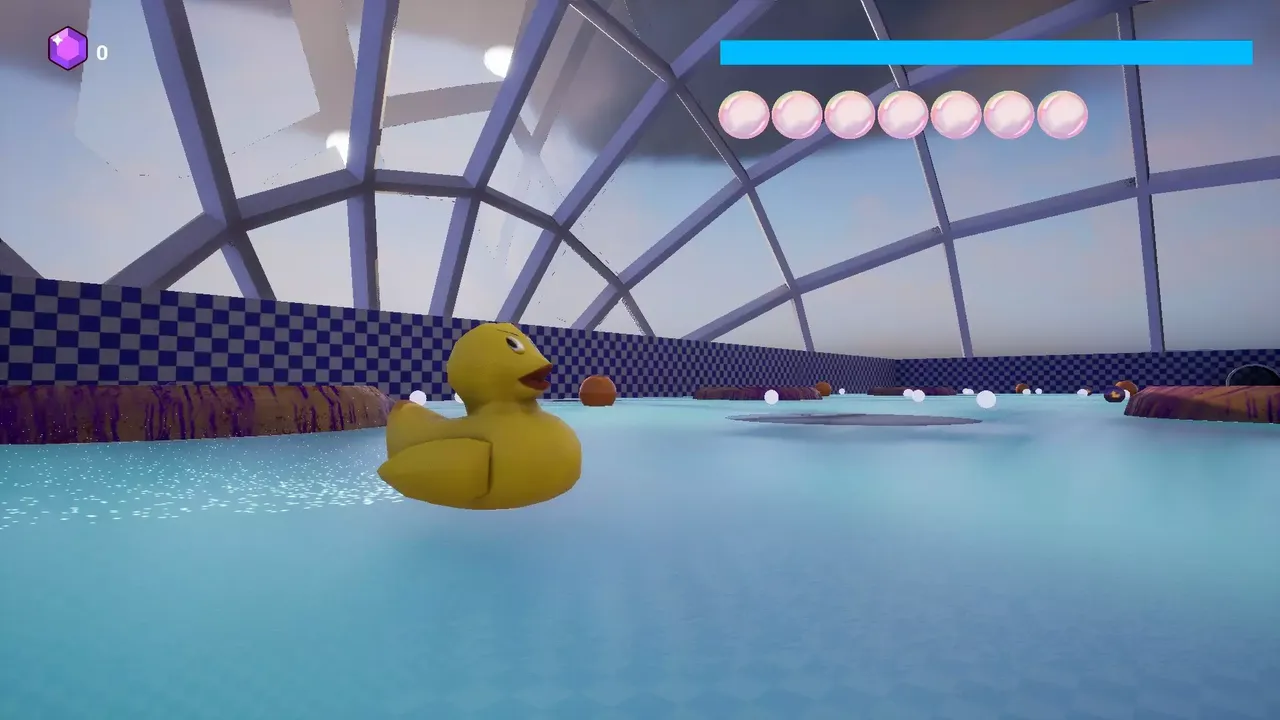Click the middle pink pearl orb
Screen dimensions: 1280x720
click(x=902, y=114)
